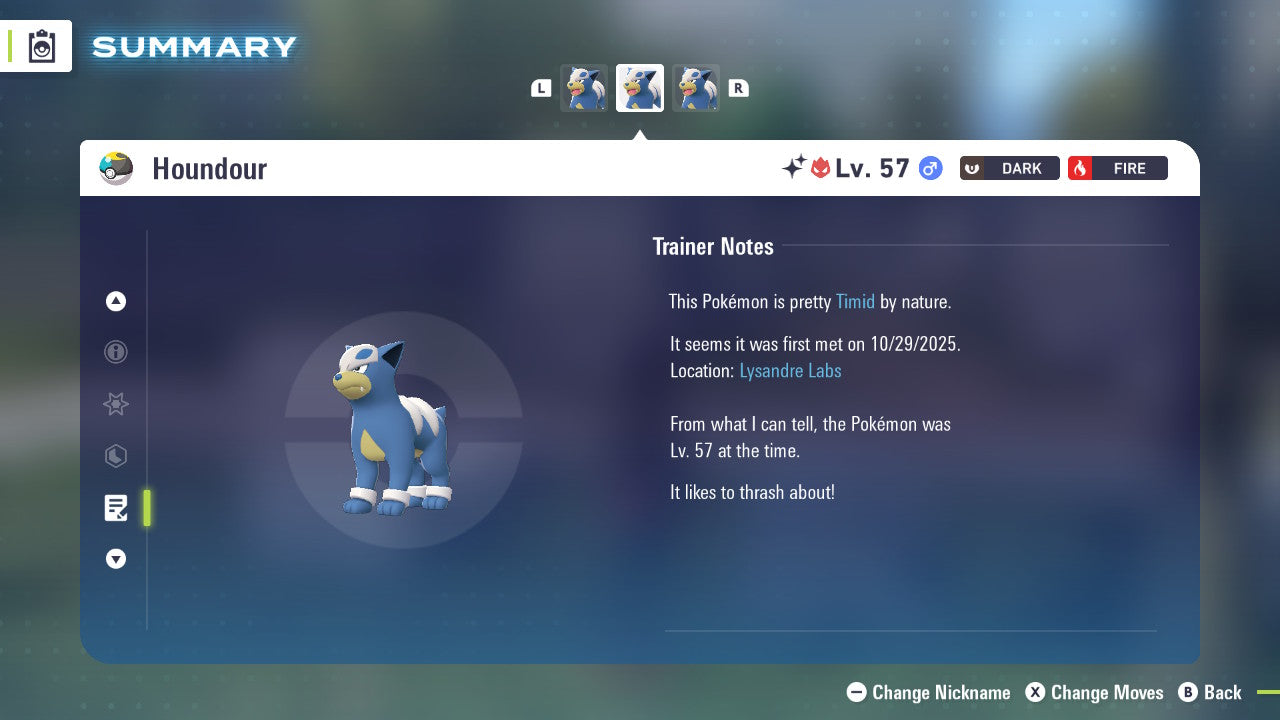Open the Lysandre Labs location link
The width and height of the screenshot is (1280, 720).
[x=790, y=370]
